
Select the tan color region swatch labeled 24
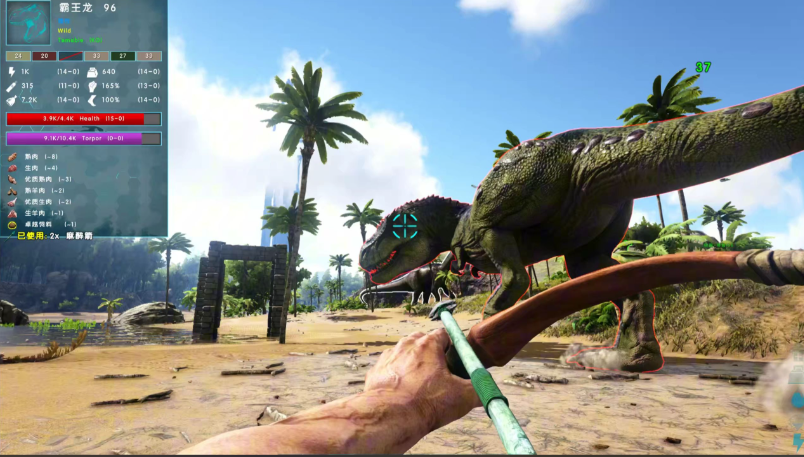pos(18,56)
